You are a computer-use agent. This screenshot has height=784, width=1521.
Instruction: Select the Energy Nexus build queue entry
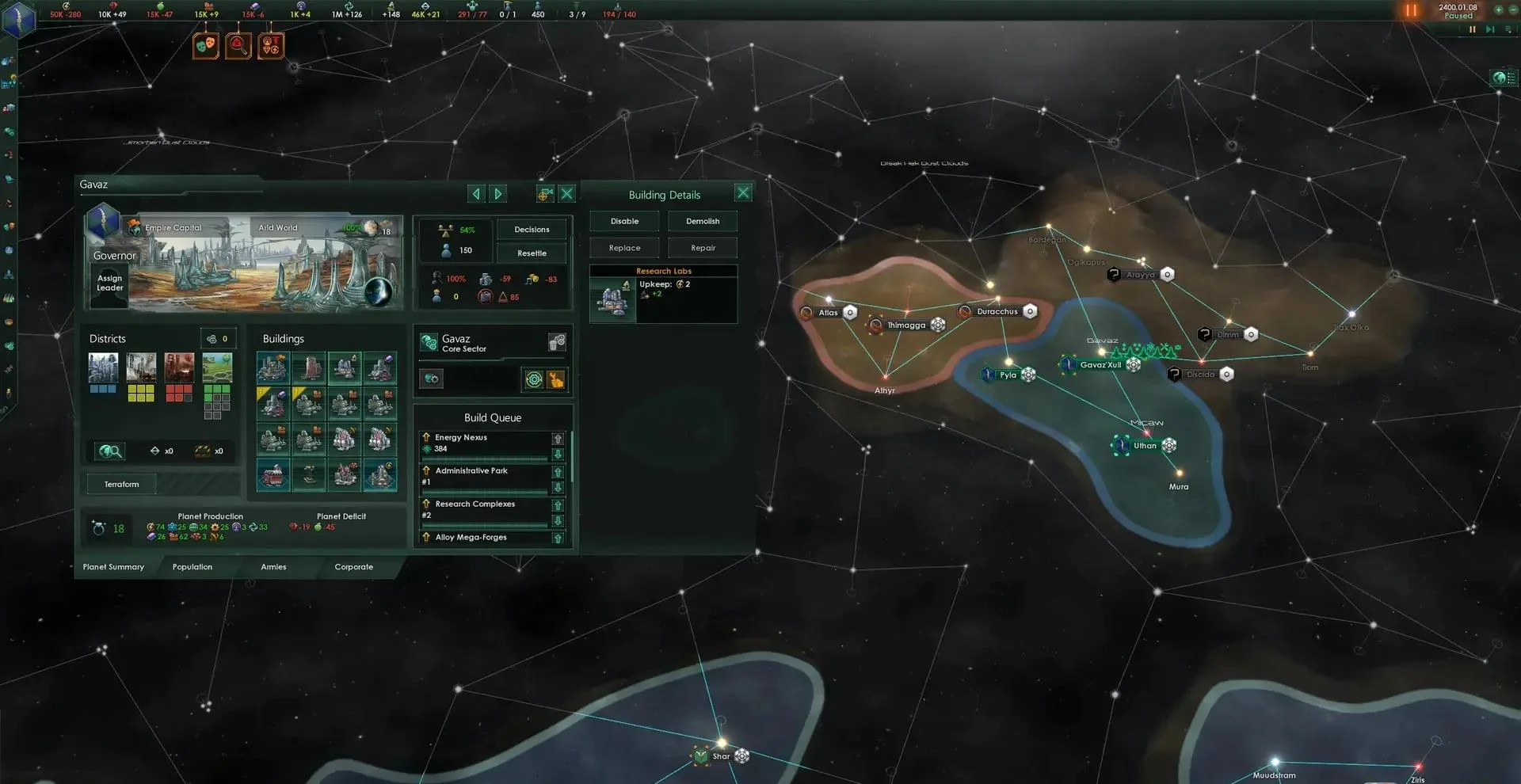click(x=484, y=443)
